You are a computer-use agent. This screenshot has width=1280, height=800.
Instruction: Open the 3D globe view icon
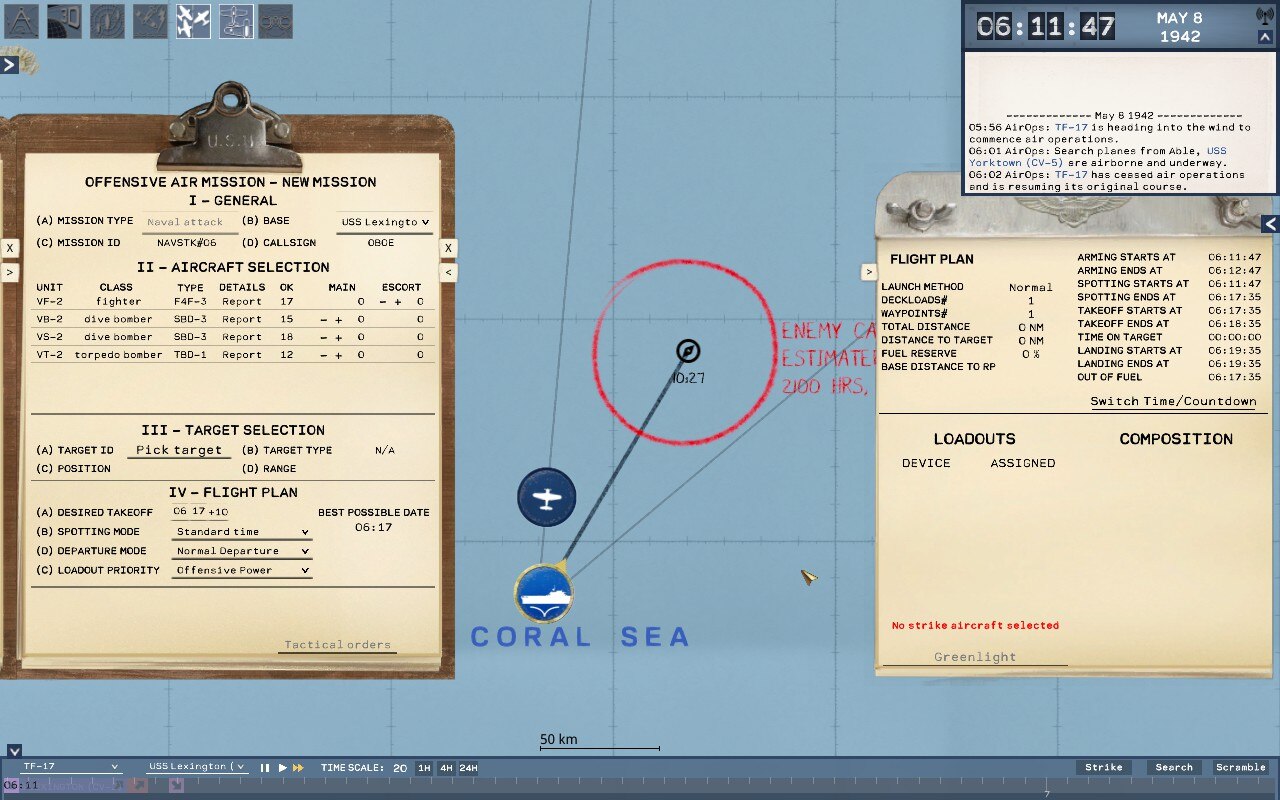click(64, 22)
